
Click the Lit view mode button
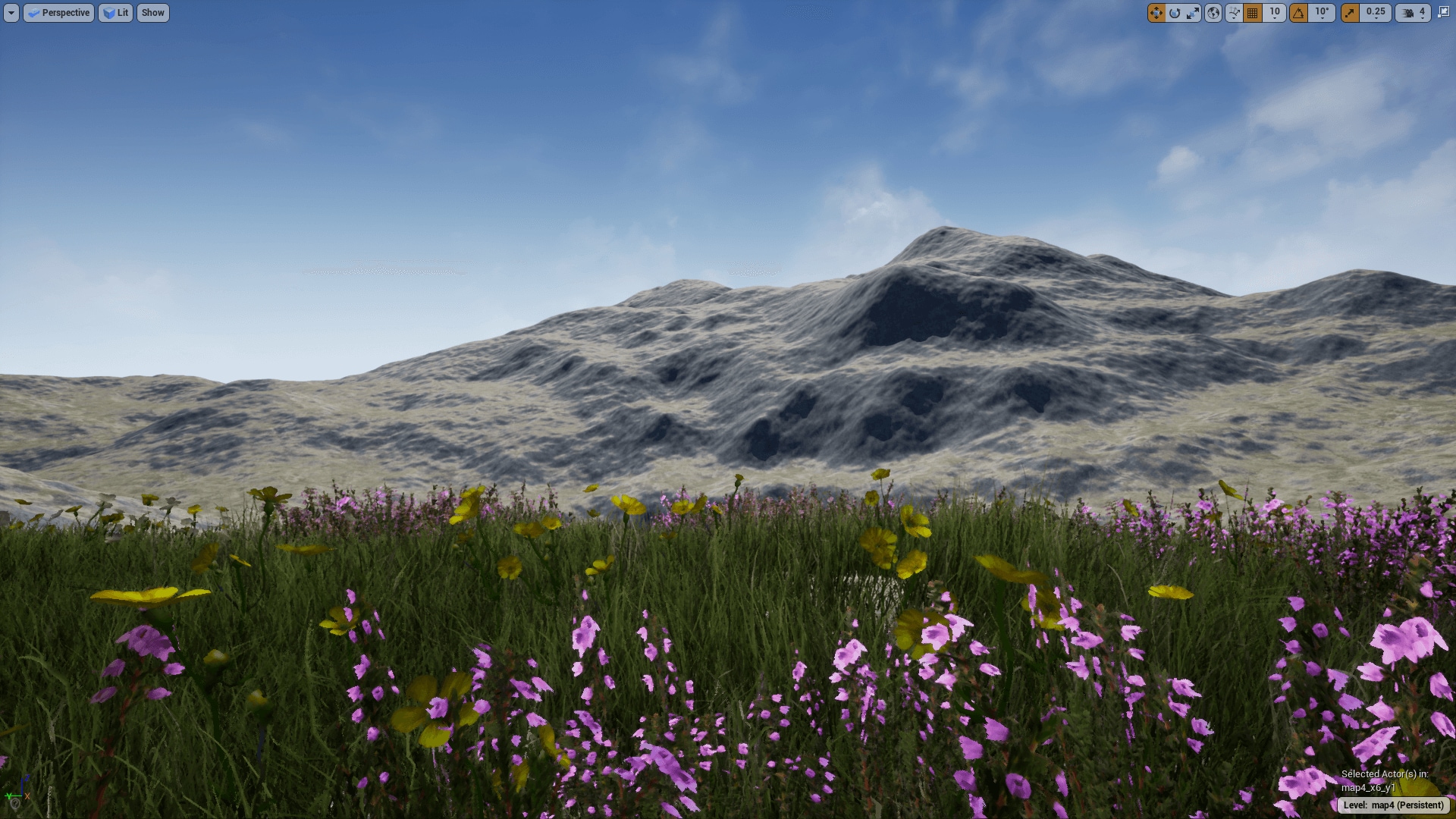115,12
